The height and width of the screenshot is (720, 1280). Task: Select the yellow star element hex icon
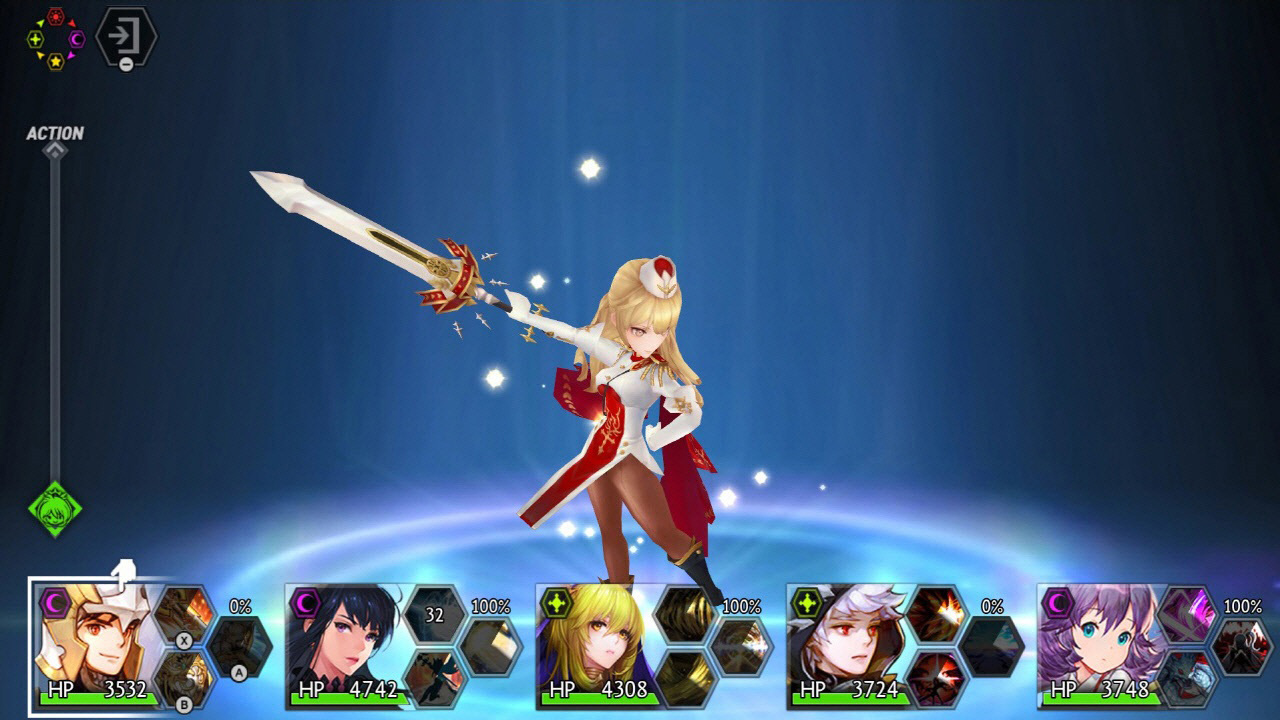coord(56,62)
